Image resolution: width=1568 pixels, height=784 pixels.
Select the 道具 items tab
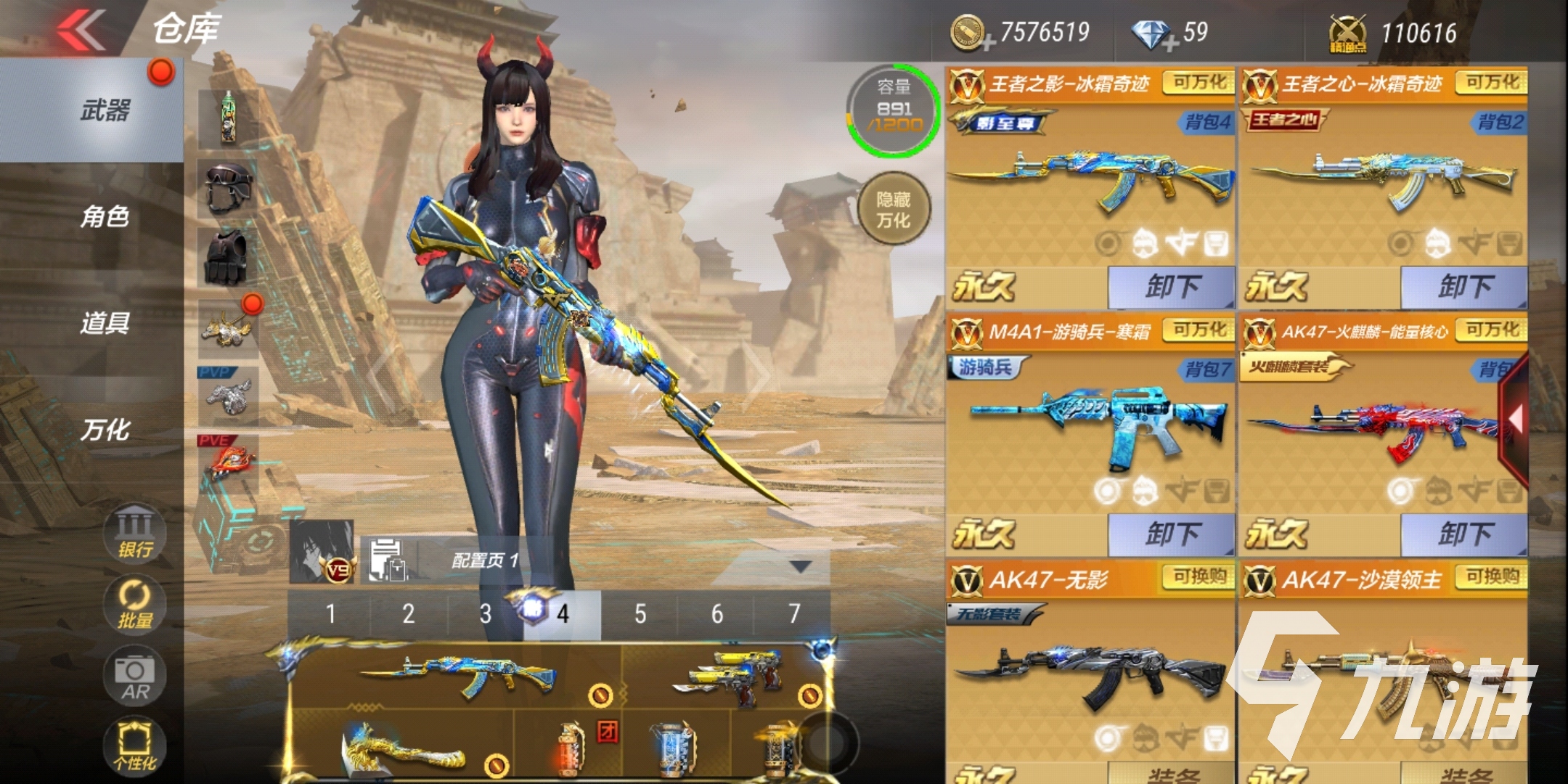tap(105, 323)
